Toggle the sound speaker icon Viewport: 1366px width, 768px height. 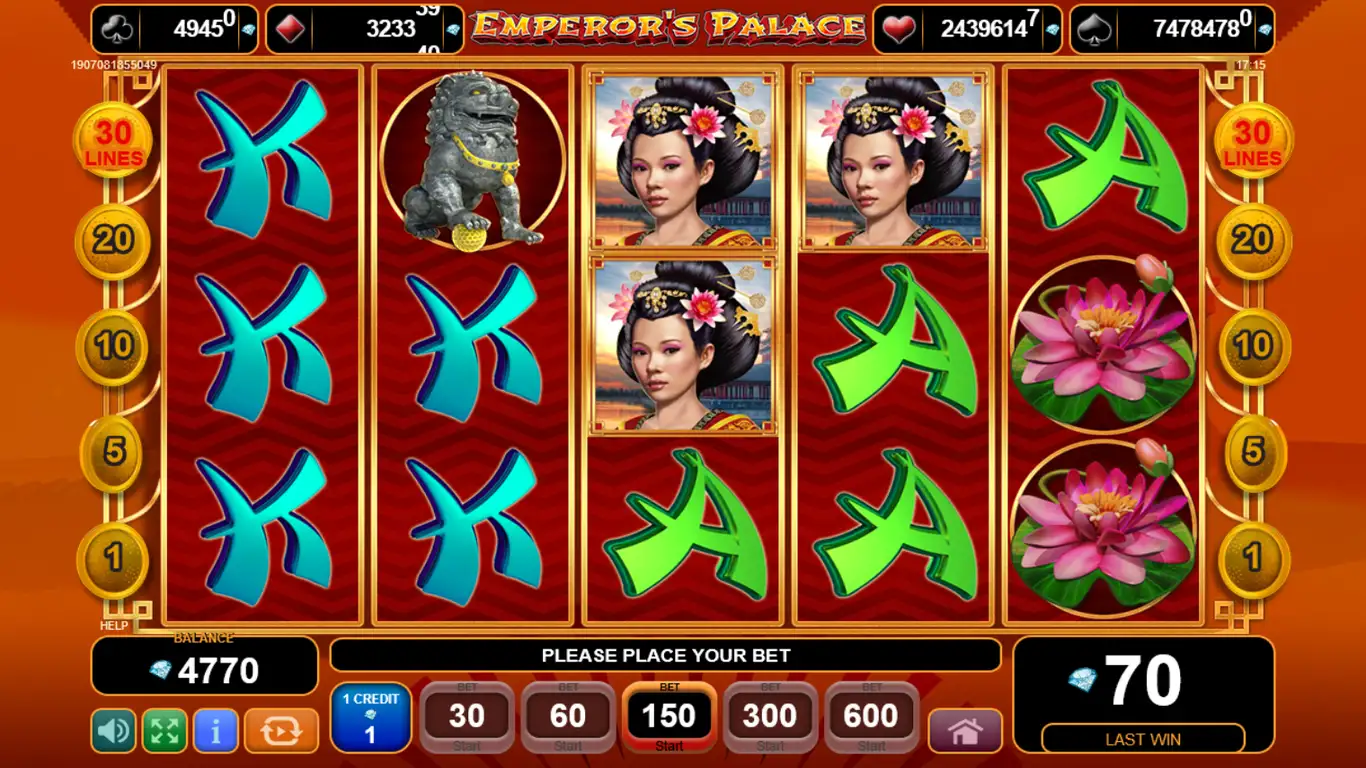(113, 731)
